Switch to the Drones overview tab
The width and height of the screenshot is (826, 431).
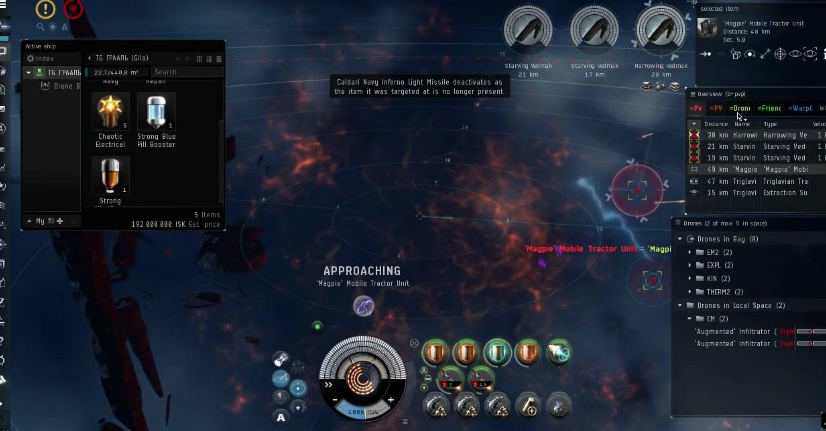(740, 108)
